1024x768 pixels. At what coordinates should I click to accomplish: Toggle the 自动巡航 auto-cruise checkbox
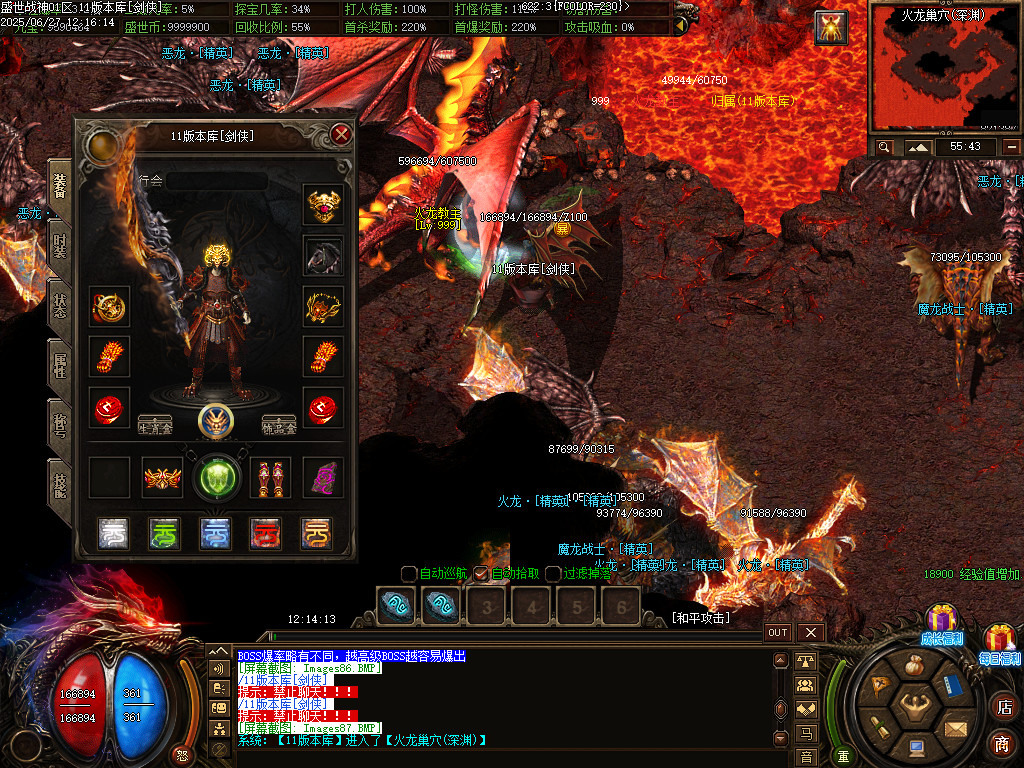pos(409,574)
